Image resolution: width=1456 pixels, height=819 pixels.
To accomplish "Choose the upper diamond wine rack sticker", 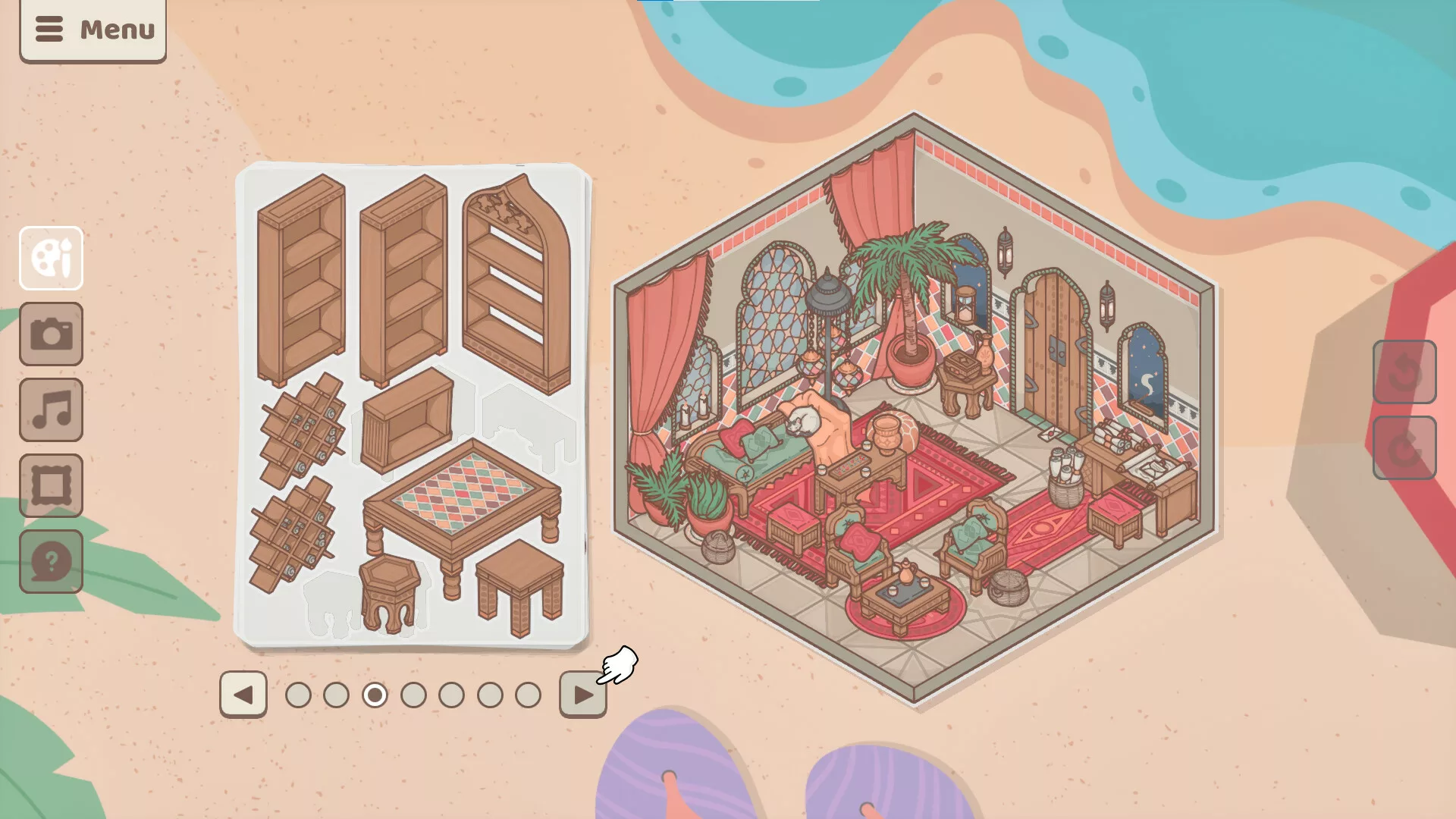I will (x=302, y=428).
